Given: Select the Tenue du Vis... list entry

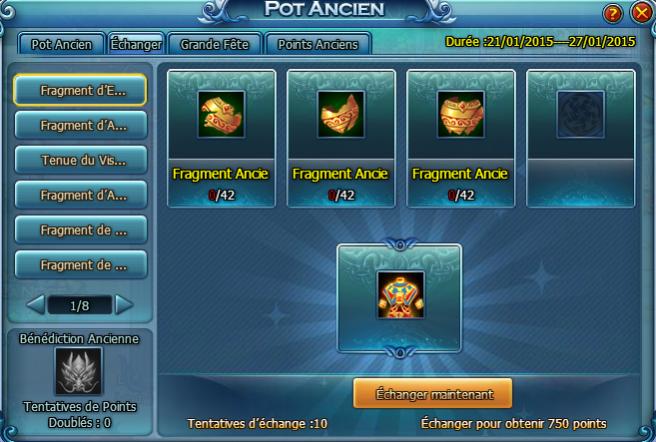Looking at the screenshot, I should click(x=80, y=160).
